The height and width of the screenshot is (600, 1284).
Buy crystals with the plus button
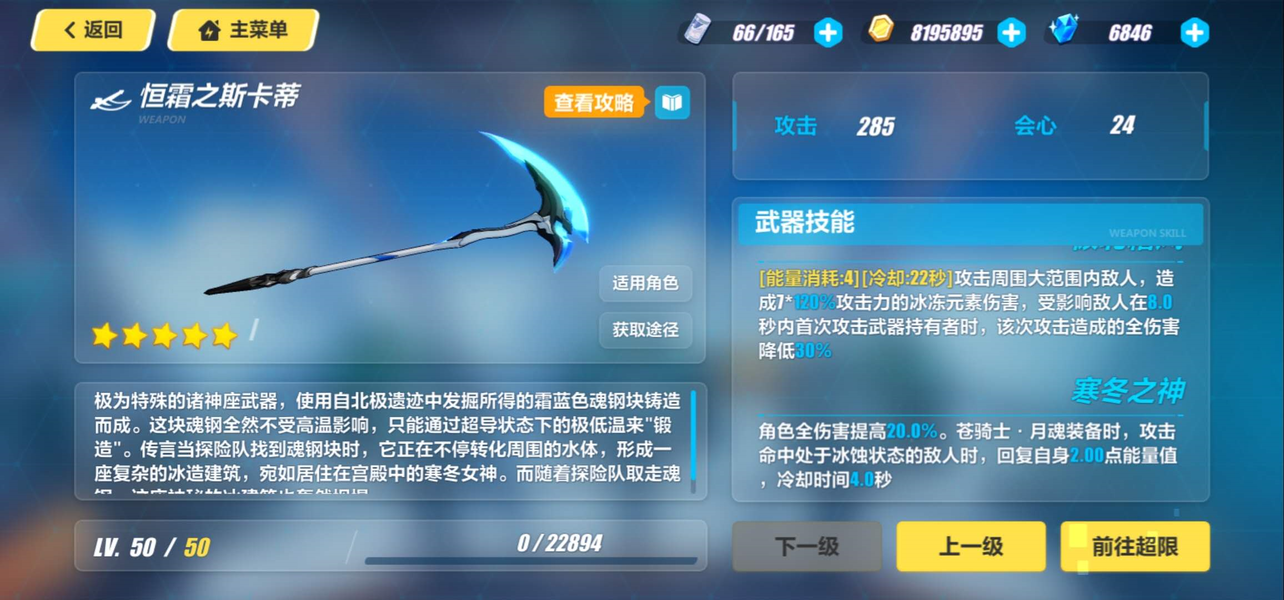click(1194, 33)
